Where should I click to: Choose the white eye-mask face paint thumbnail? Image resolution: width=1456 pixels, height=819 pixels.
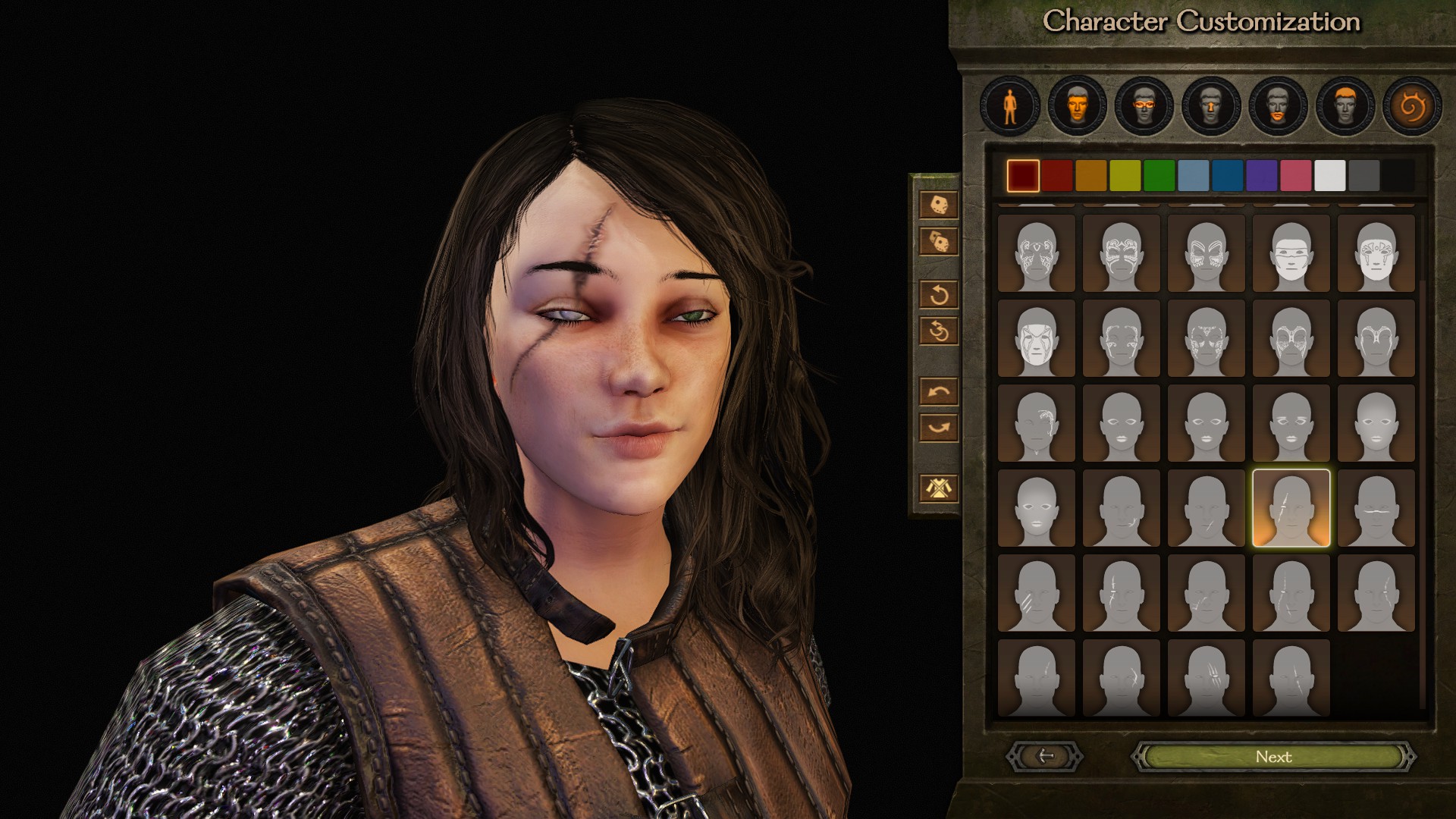(1291, 253)
